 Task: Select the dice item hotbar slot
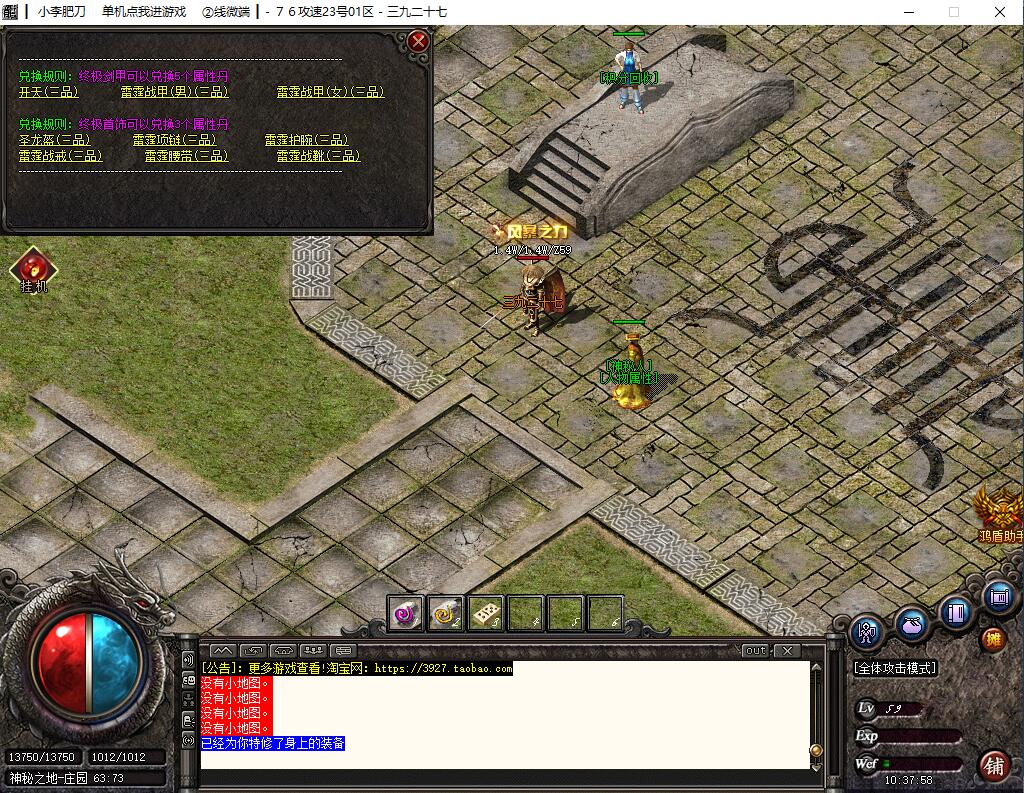pos(486,613)
